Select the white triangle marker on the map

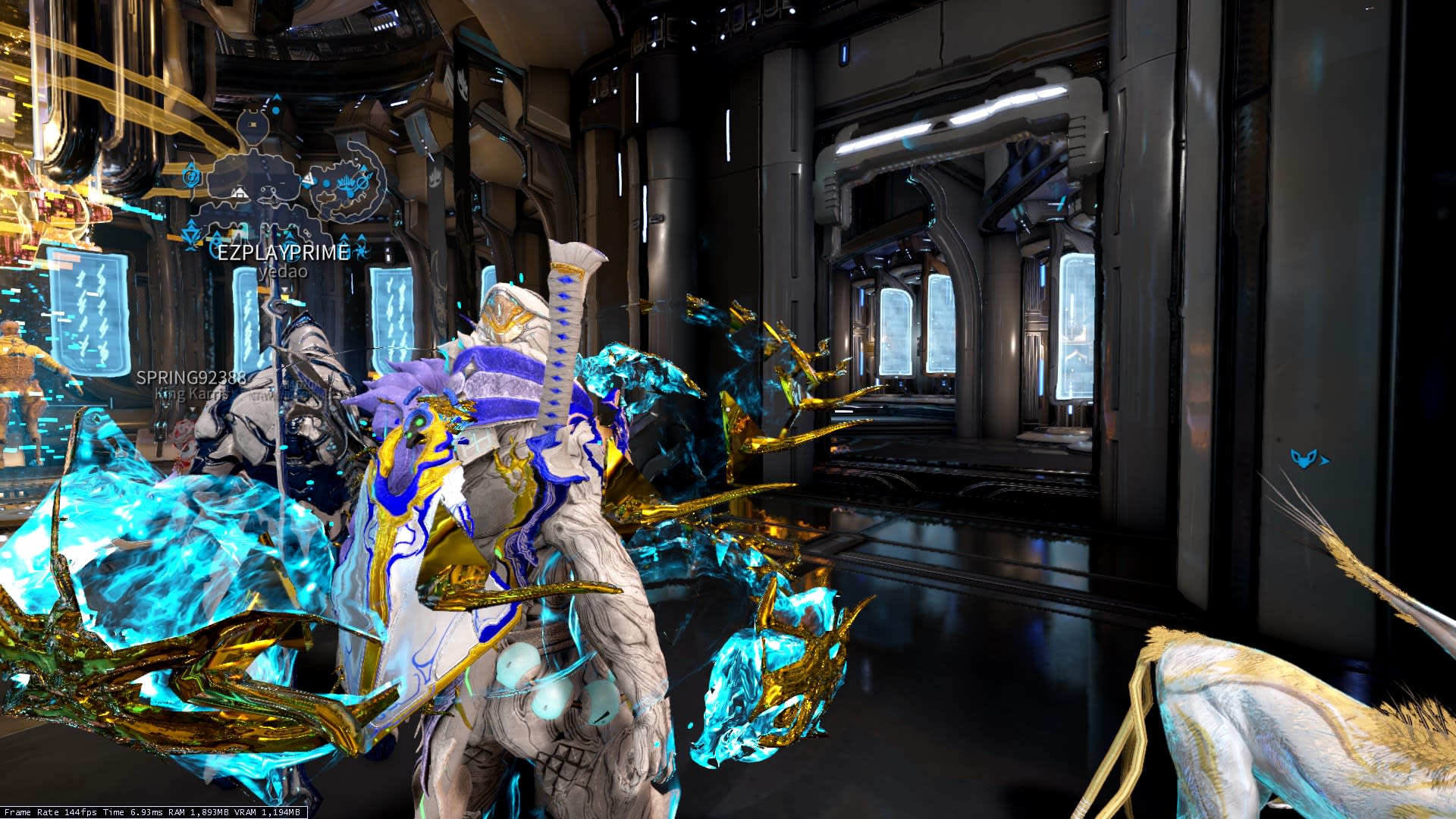coord(308,180)
